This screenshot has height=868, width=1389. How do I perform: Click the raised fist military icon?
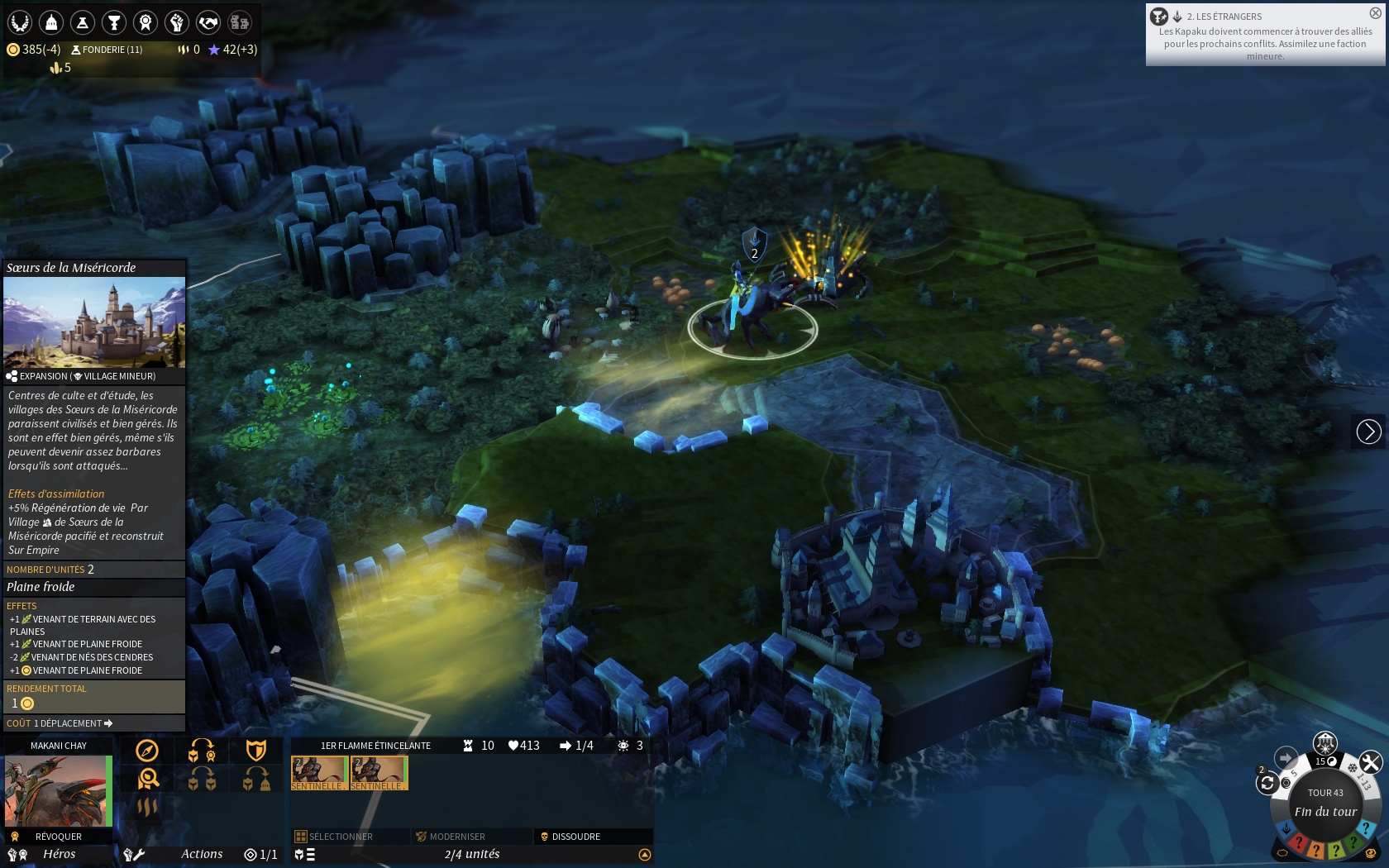pos(177,22)
